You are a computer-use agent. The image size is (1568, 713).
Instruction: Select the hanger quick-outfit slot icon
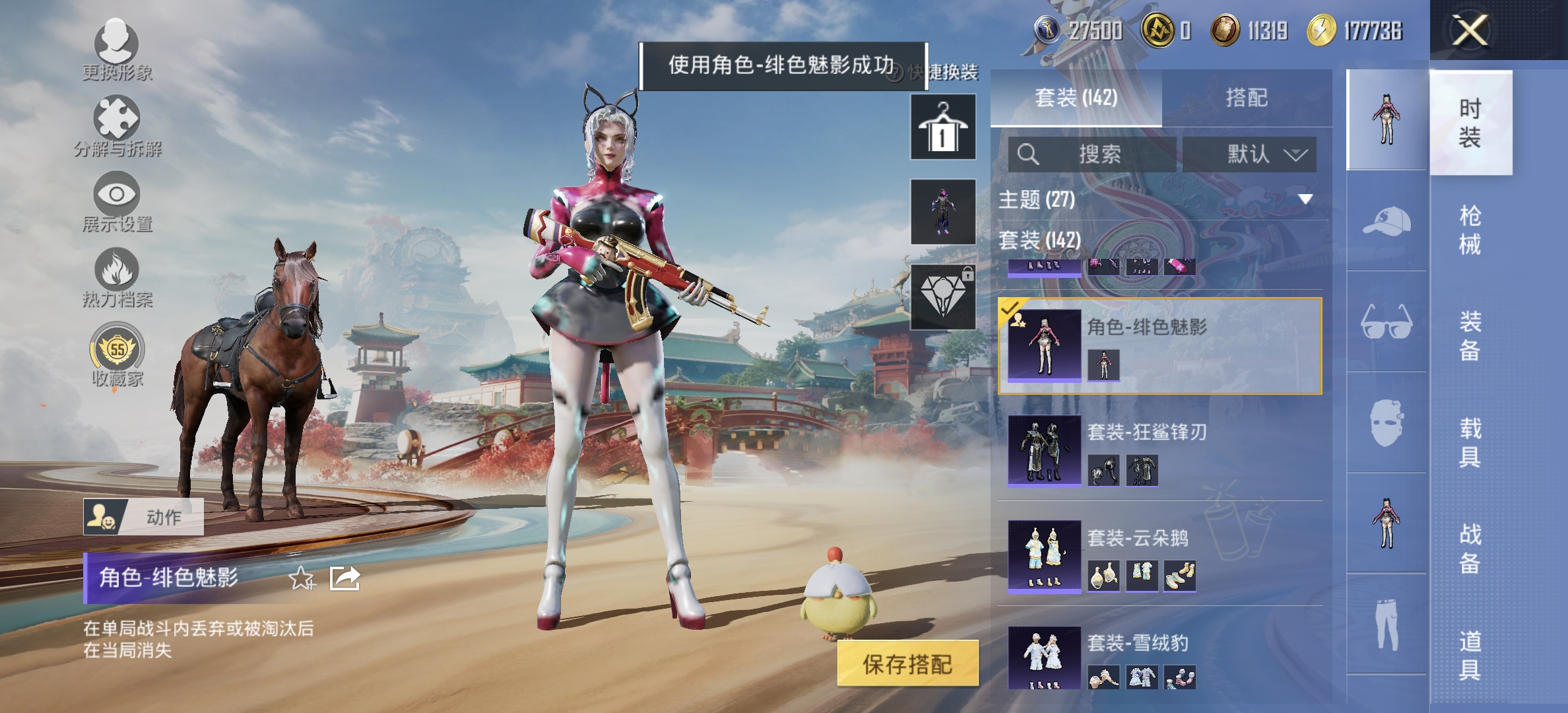coord(942,125)
